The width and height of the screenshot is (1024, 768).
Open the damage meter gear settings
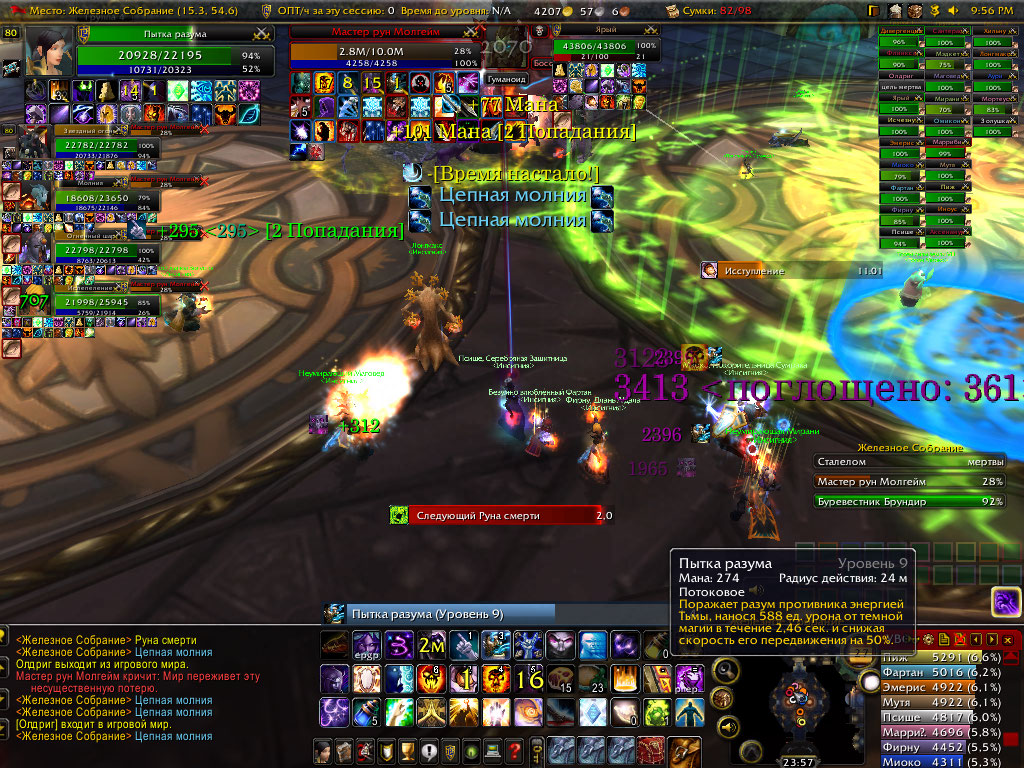coord(930,639)
